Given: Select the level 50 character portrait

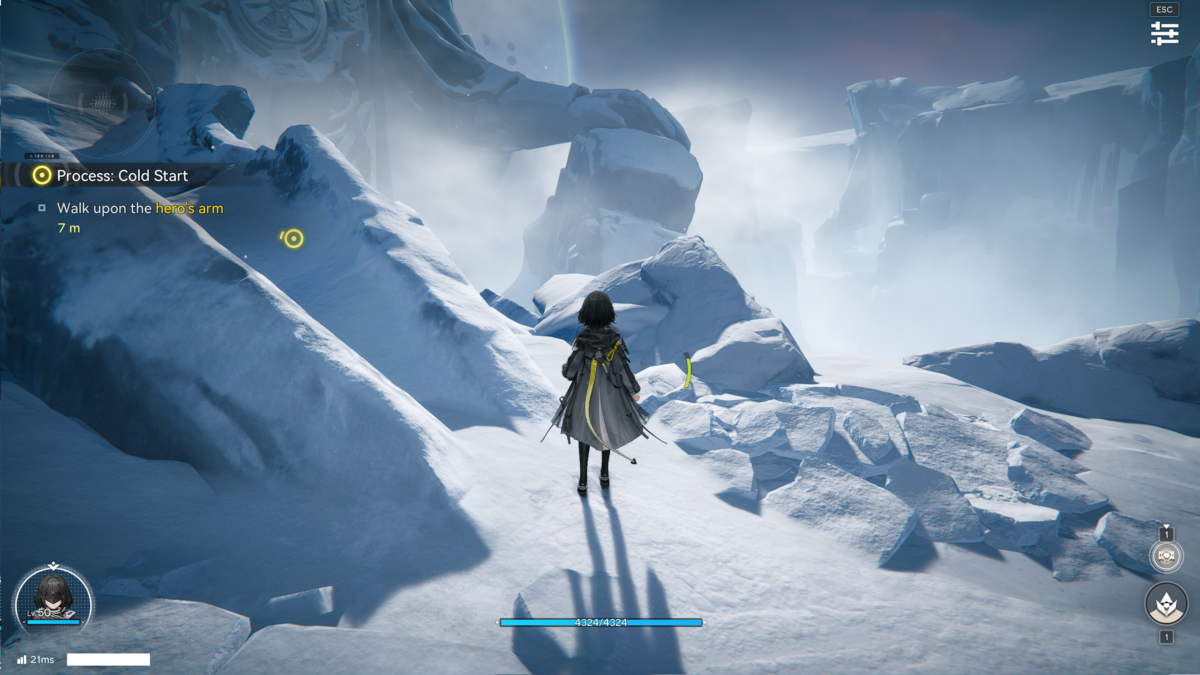Looking at the screenshot, I should coord(53,597).
